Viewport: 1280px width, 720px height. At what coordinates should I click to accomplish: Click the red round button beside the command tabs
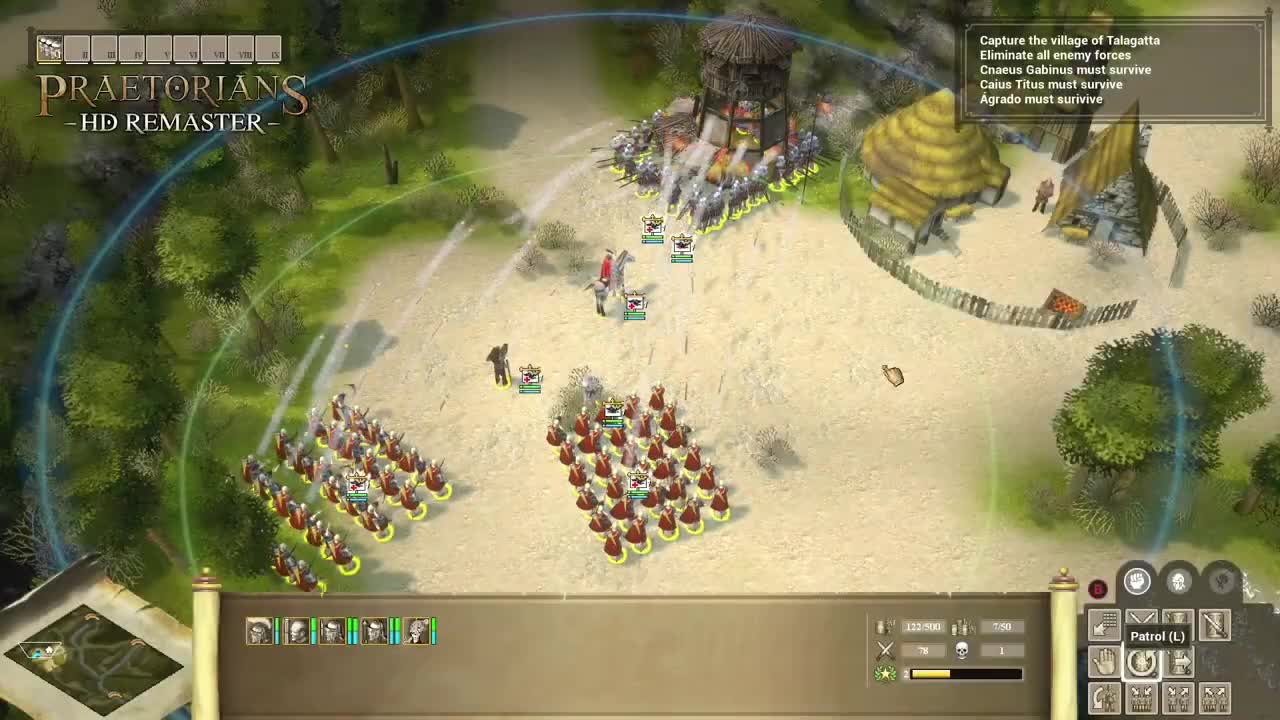pos(1098,589)
